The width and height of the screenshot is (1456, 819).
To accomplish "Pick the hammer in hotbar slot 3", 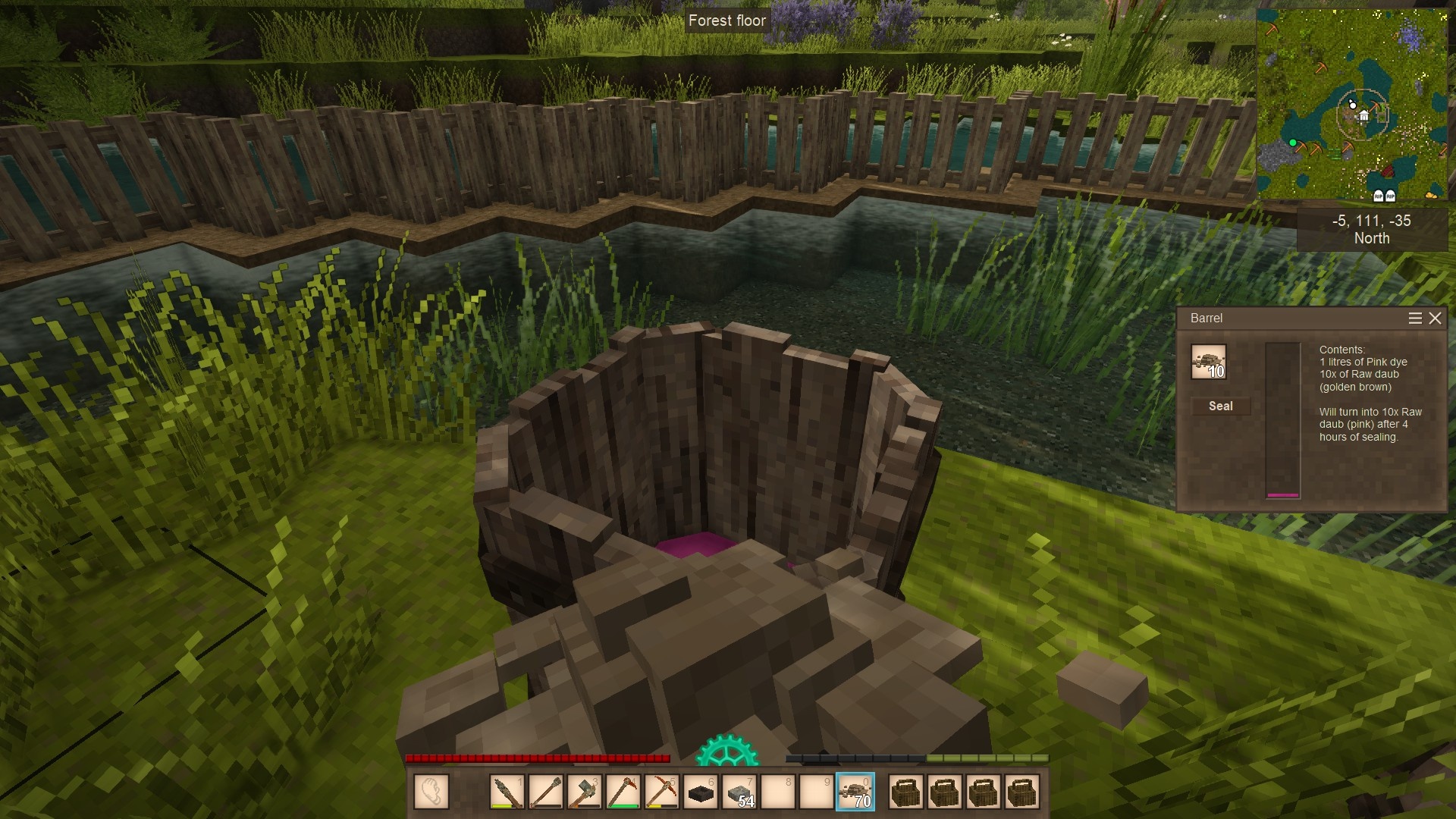I will [585, 792].
